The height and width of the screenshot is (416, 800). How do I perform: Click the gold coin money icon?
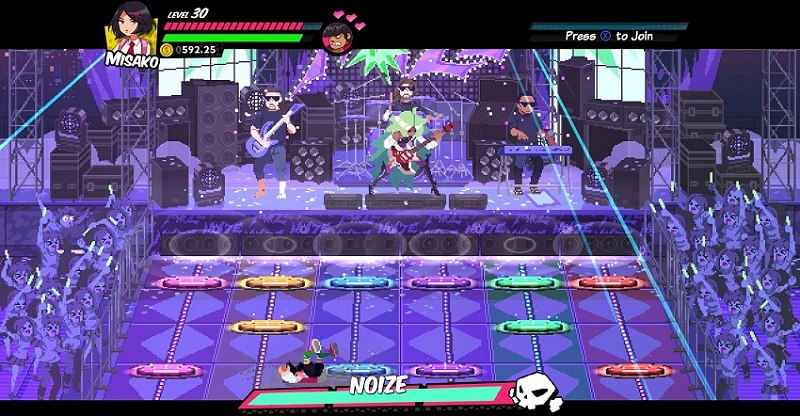167,49
